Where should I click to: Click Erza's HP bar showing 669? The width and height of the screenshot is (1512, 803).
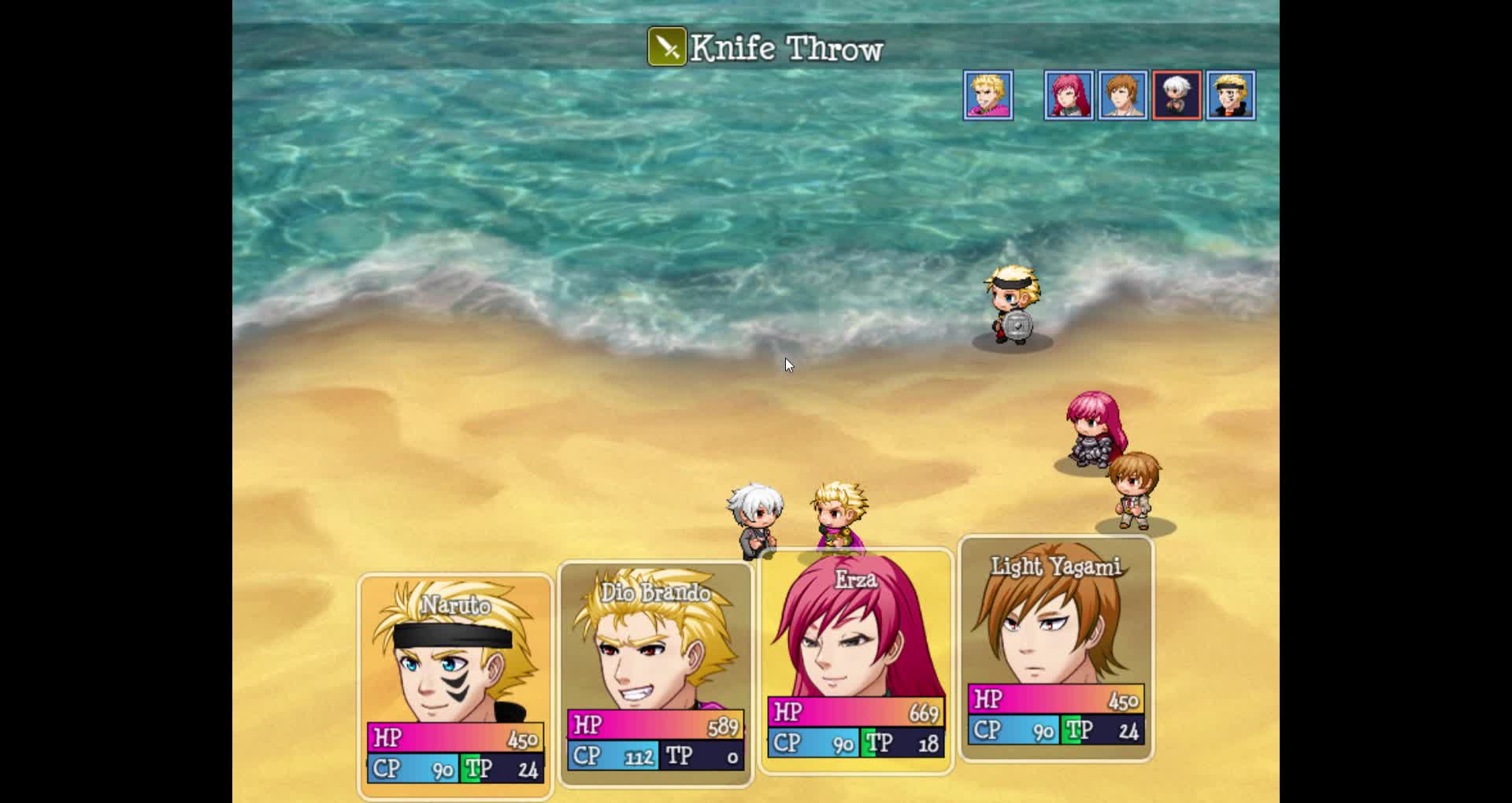click(854, 712)
